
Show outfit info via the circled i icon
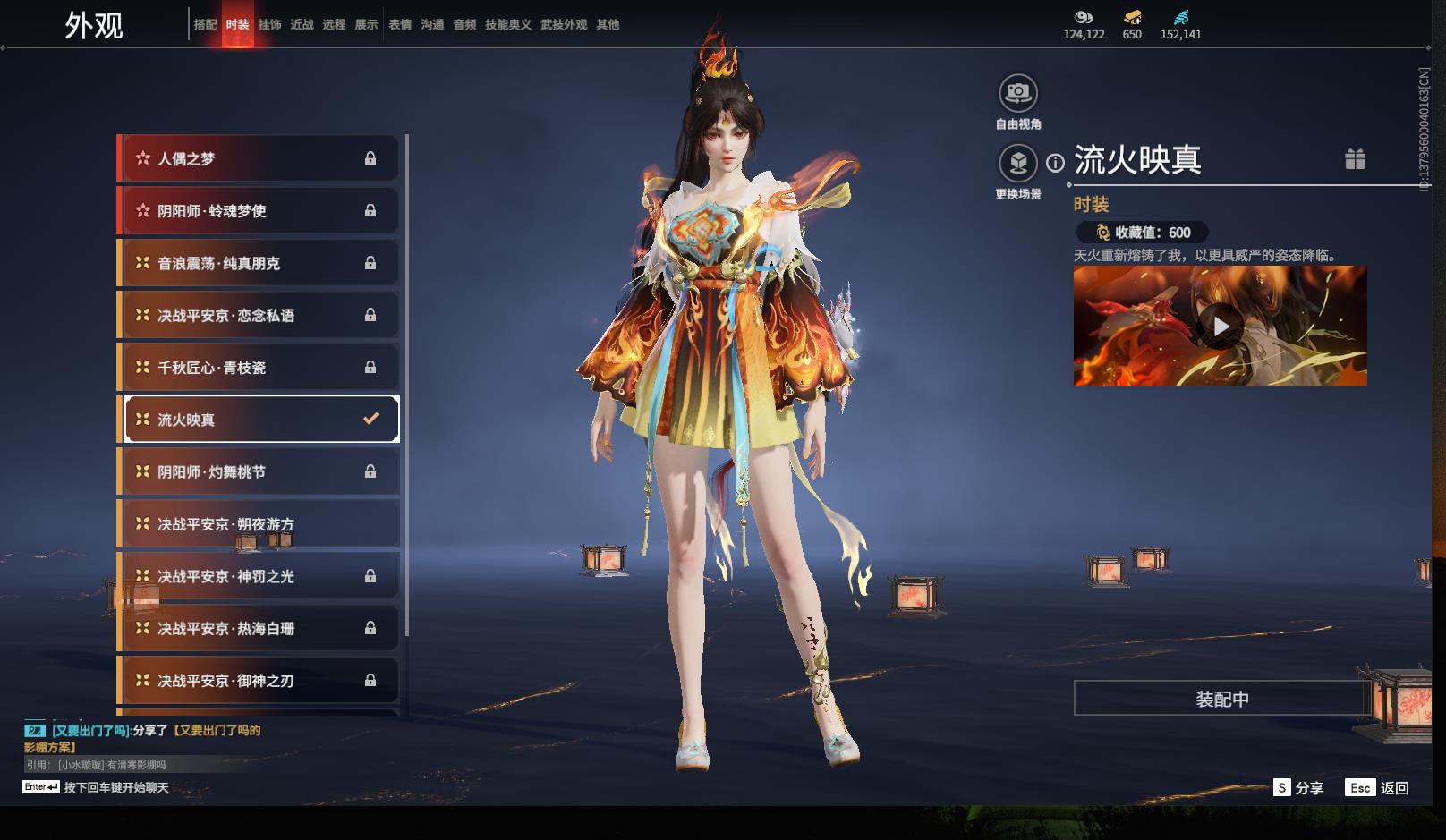1056,163
